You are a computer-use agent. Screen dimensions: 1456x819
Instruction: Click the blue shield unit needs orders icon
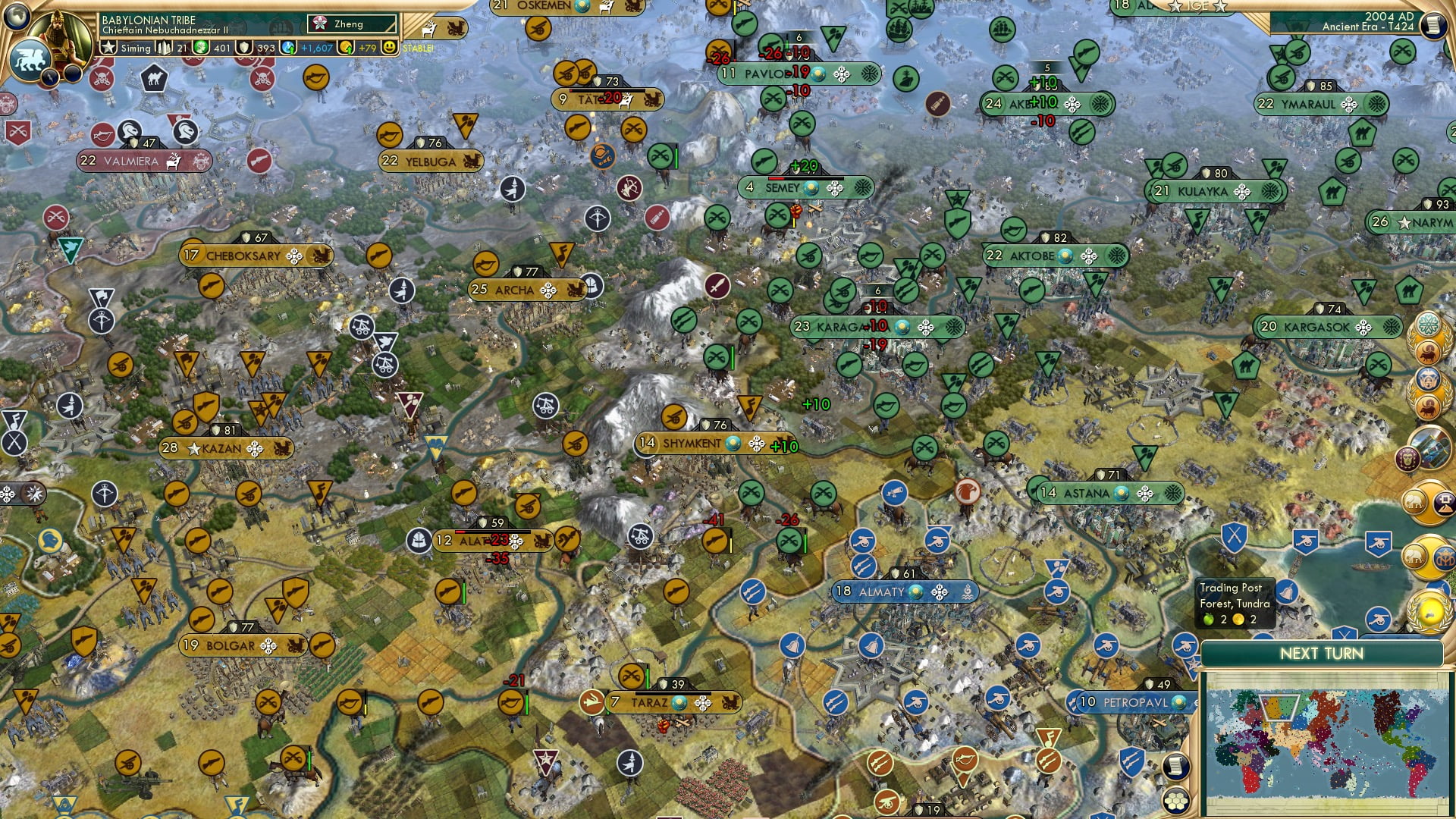click(x=1235, y=536)
